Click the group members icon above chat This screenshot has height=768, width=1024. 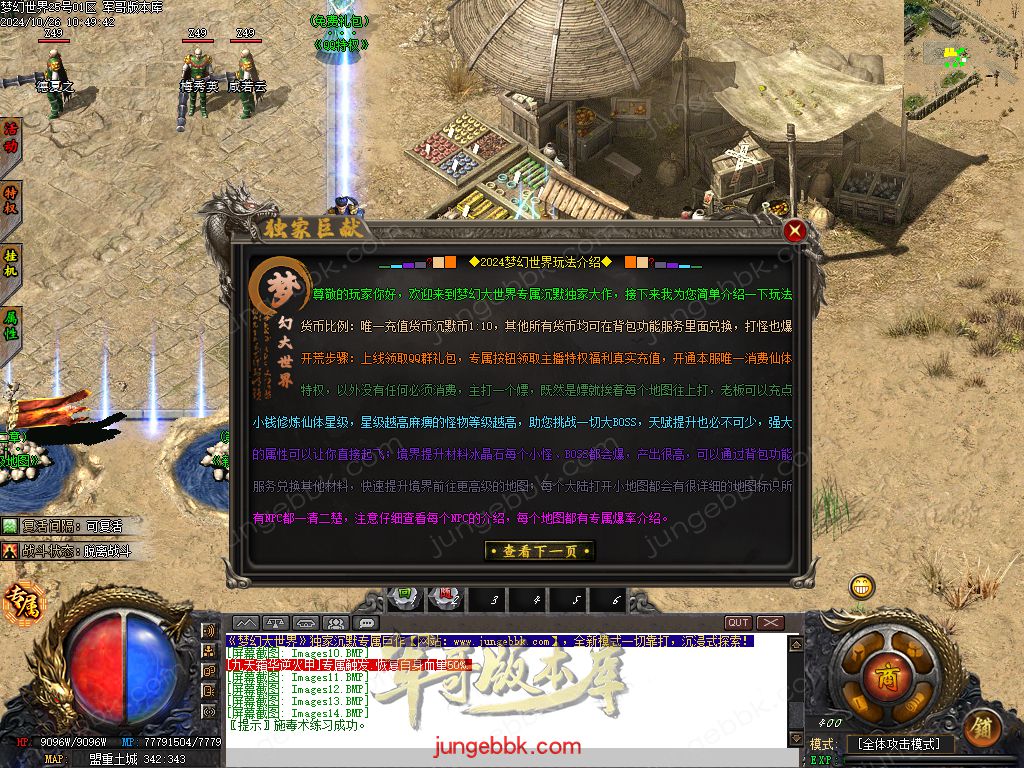(336, 623)
